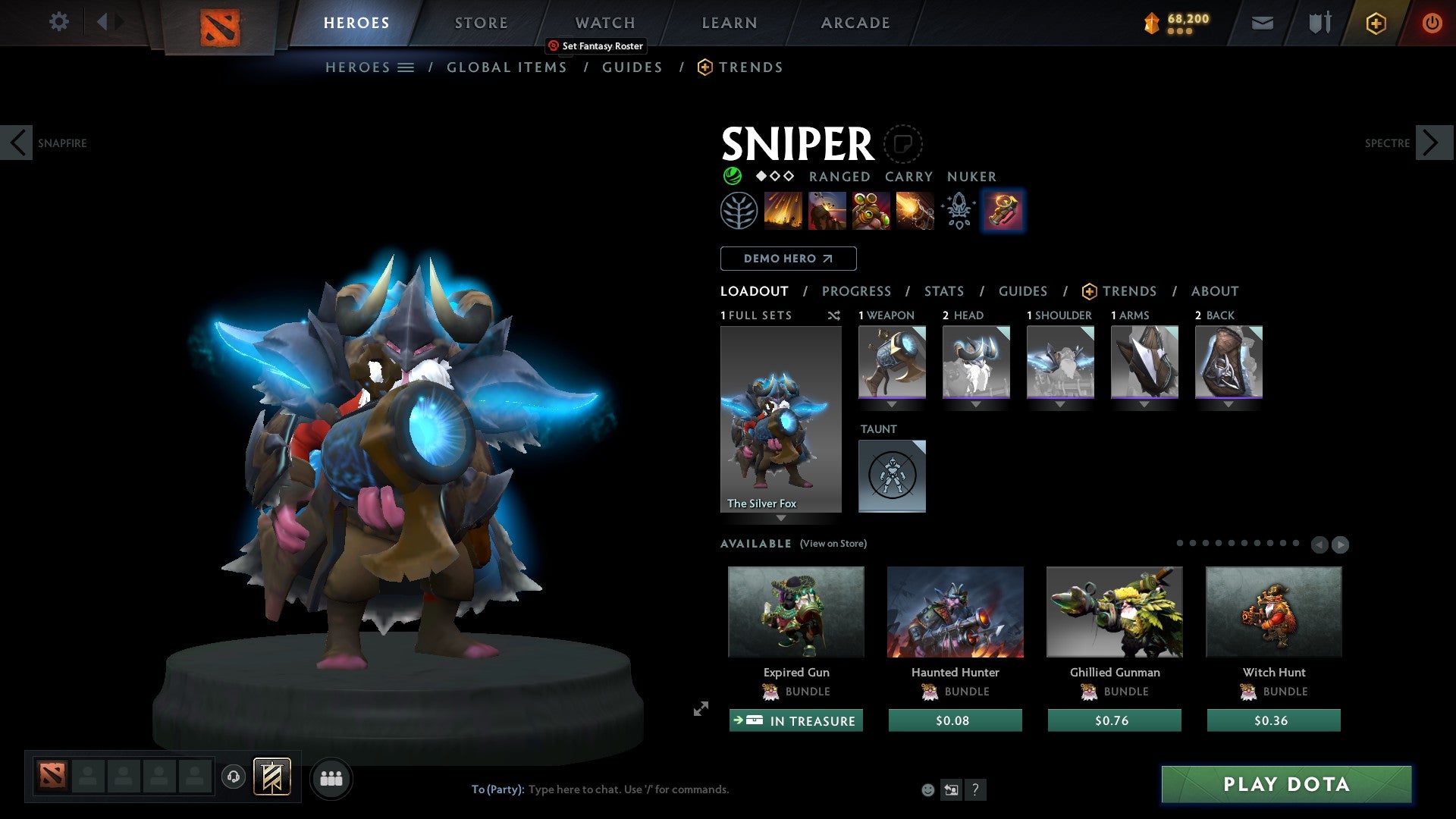Viewport: 1456px width, 819px height.
Task: Click the Take Aim ability icon
Action: [871, 211]
